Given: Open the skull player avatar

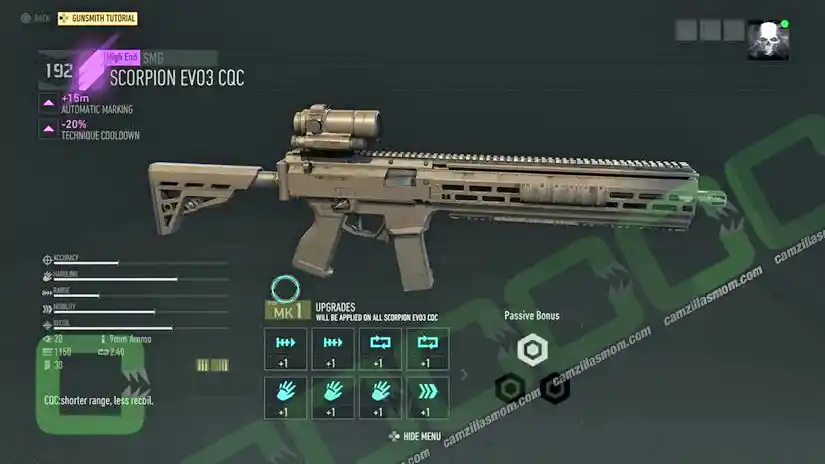Looking at the screenshot, I should (767, 40).
